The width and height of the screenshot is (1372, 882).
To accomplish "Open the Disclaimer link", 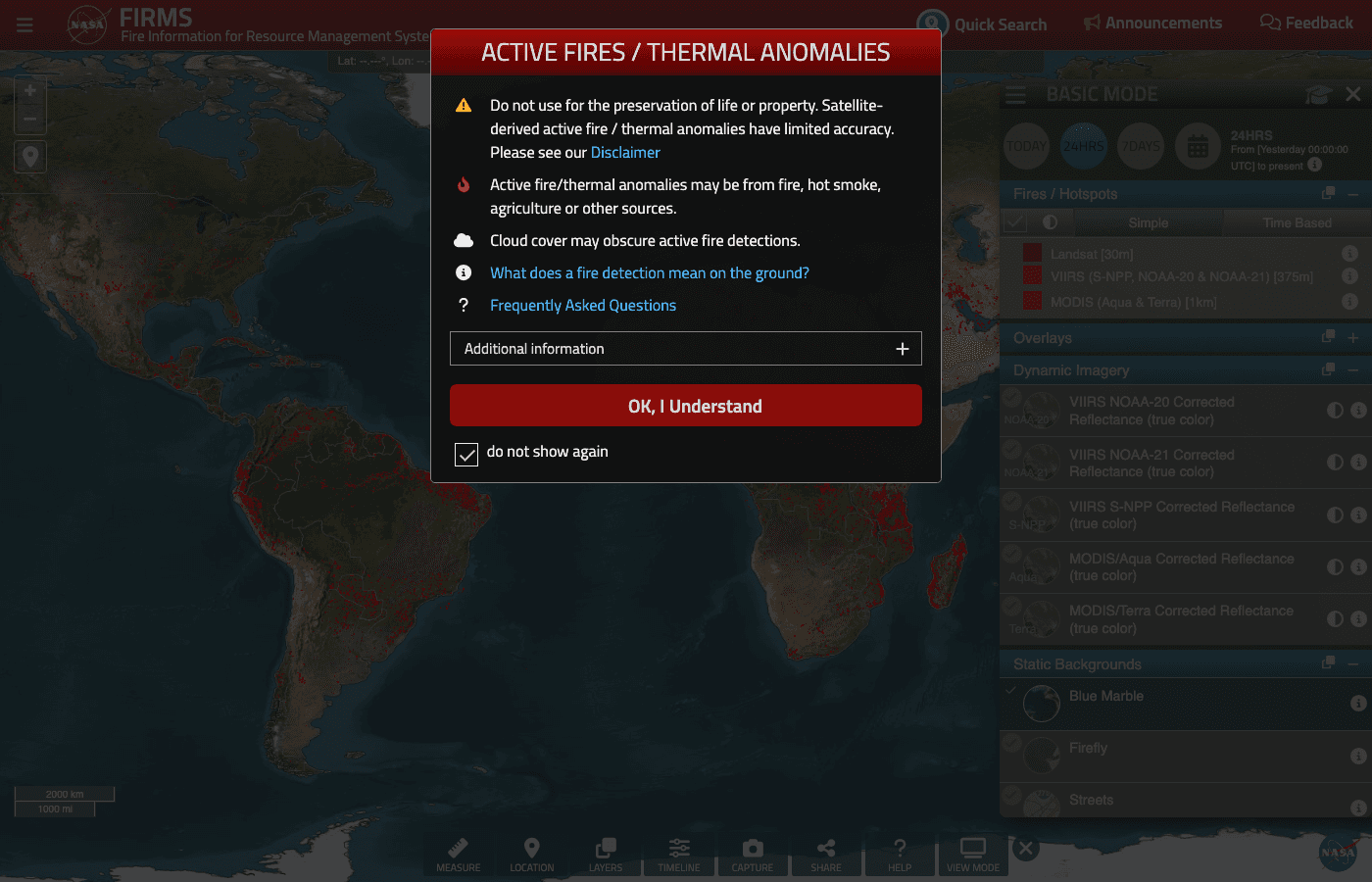I will pyautogui.click(x=625, y=152).
